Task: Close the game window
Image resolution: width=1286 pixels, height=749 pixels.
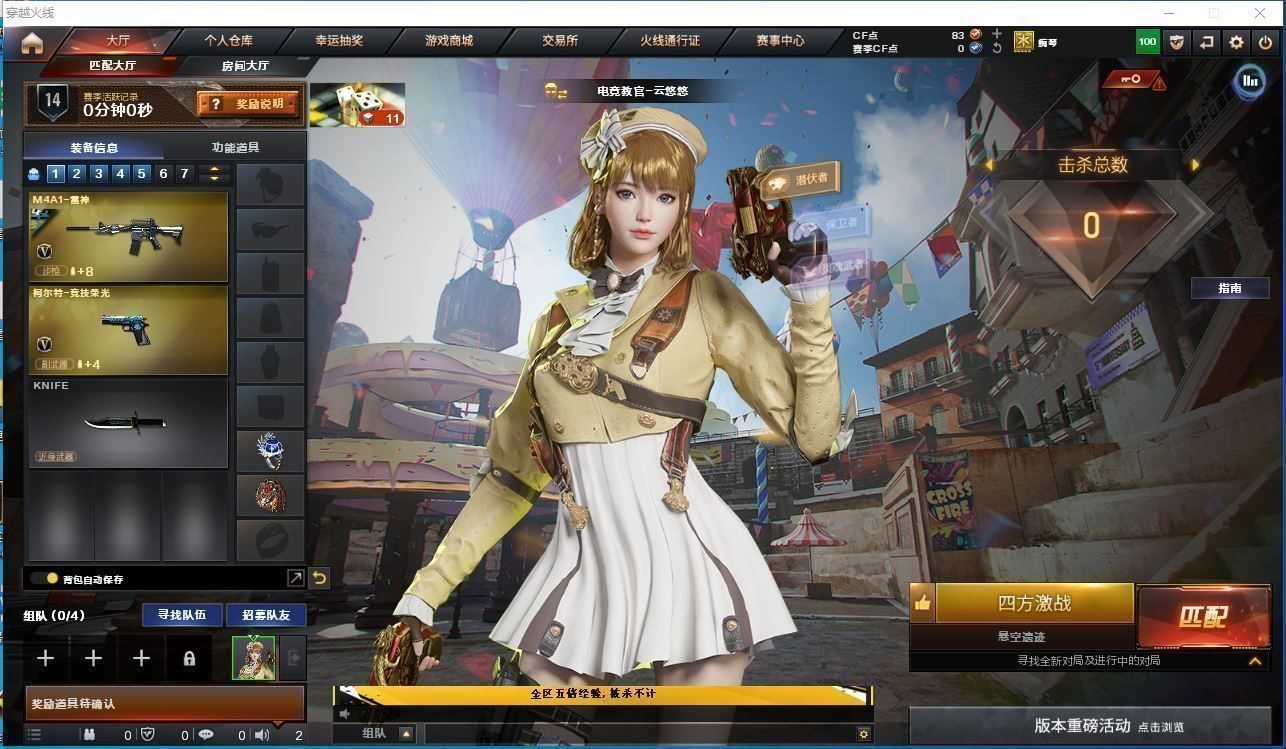Action: [x=1261, y=13]
